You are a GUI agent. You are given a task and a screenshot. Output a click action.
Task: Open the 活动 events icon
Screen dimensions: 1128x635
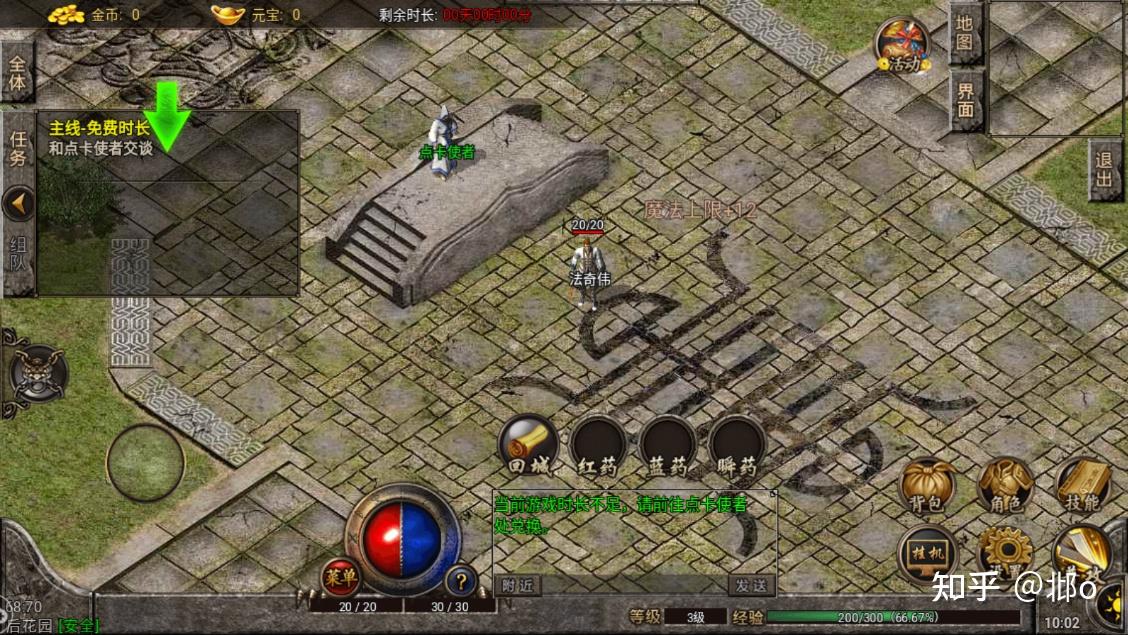pyautogui.click(x=903, y=45)
